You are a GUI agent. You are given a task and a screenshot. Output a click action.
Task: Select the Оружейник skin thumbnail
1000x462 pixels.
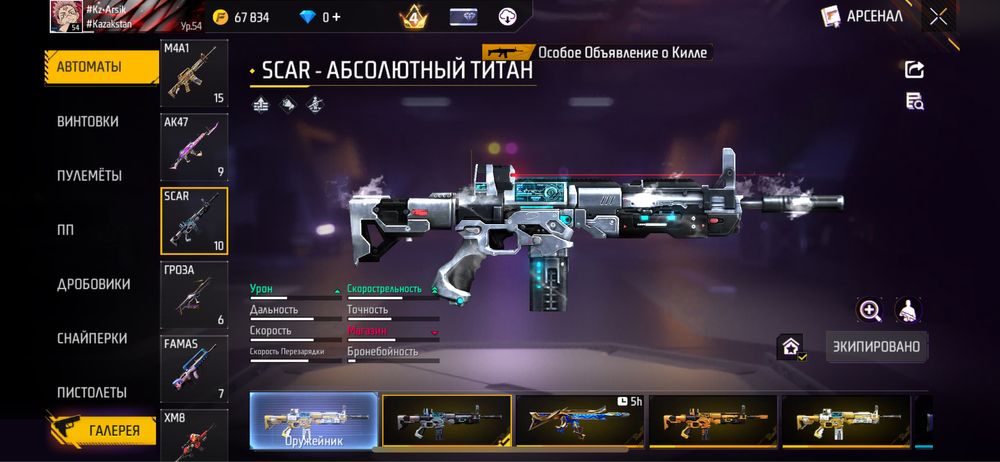pos(314,420)
